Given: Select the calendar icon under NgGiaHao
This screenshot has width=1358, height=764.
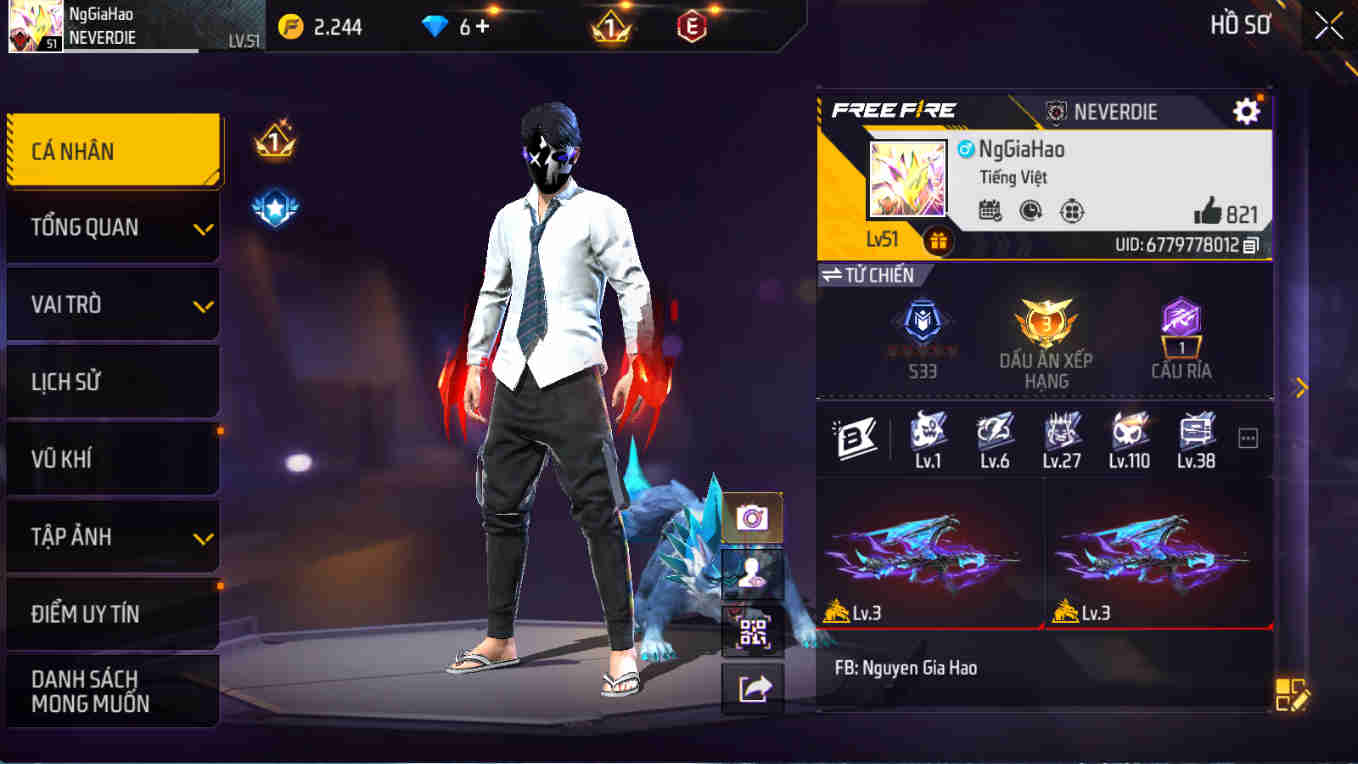Looking at the screenshot, I should coord(989,212).
